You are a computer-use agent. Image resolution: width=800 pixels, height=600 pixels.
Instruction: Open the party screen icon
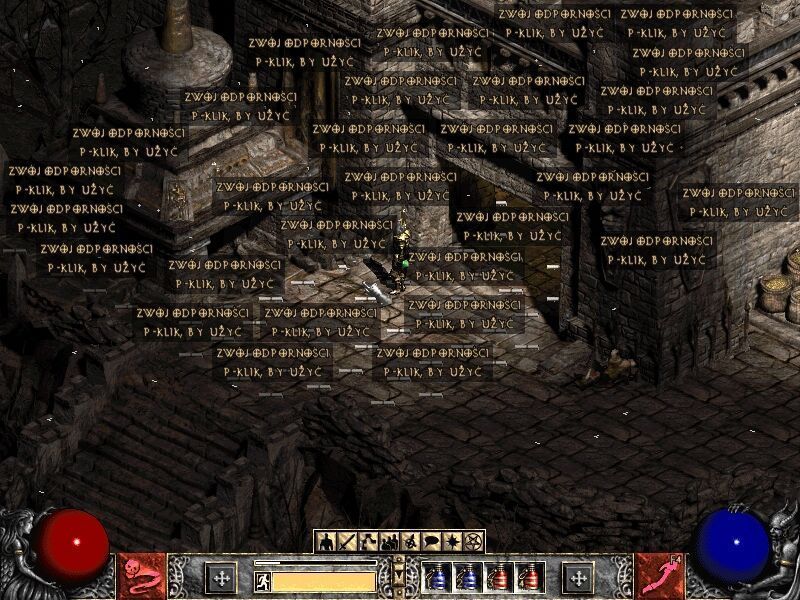click(x=389, y=541)
